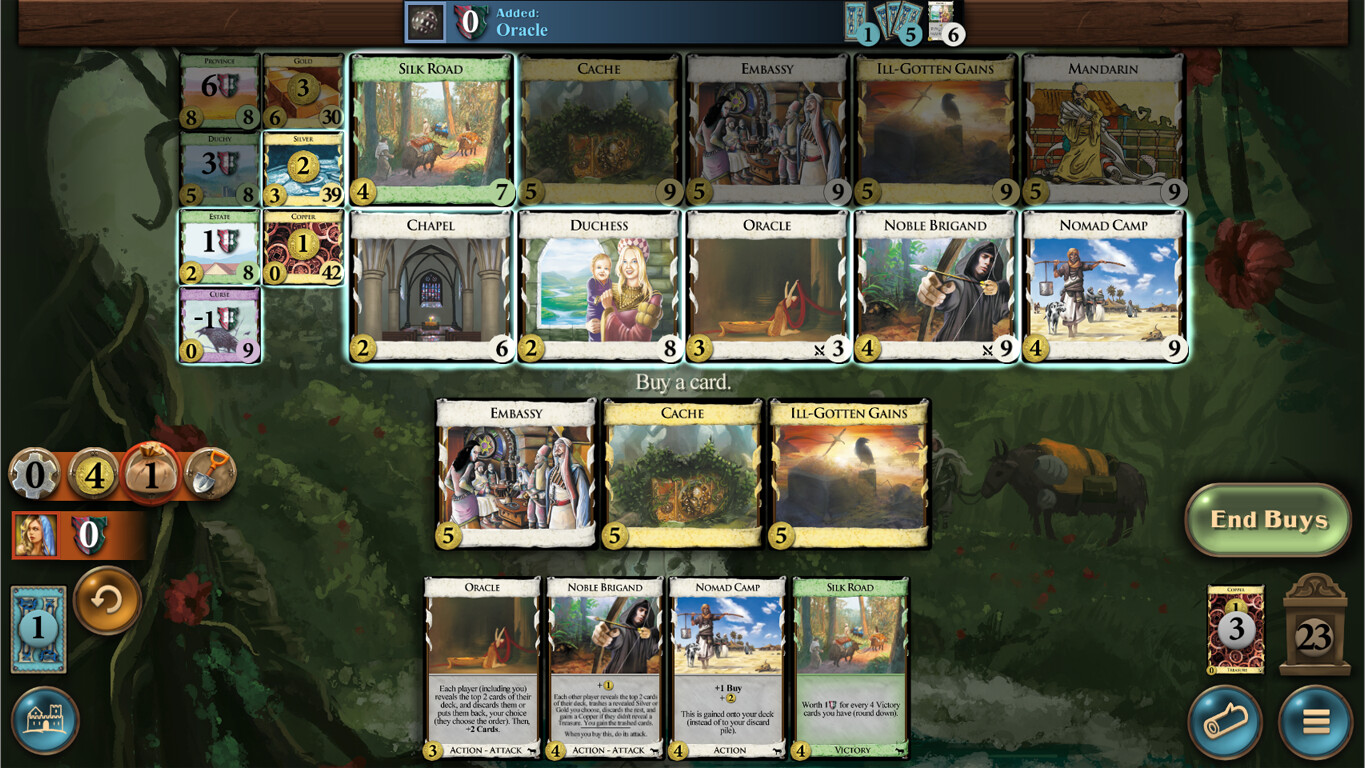This screenshot has height=768, width=1365.
Task: Click the Copper card in play
Action: 1235,628
